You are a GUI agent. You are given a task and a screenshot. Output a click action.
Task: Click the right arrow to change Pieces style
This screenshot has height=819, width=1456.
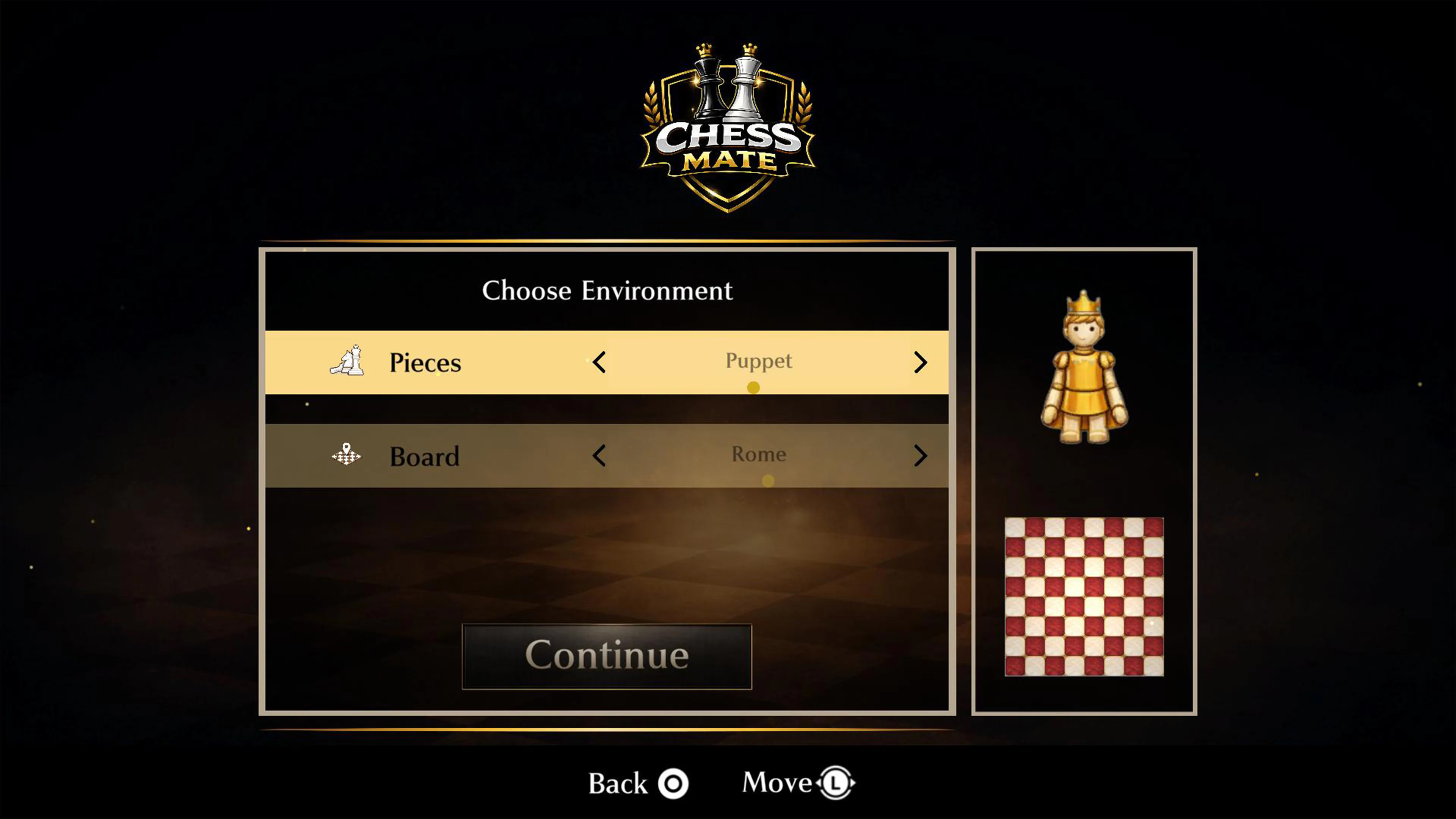tap(921, 363)
